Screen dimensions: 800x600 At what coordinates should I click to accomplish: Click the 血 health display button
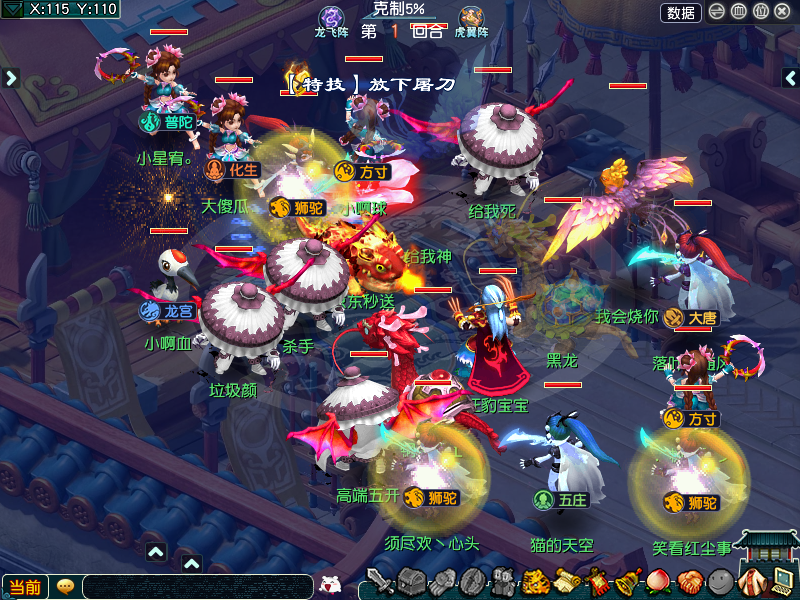739,12
